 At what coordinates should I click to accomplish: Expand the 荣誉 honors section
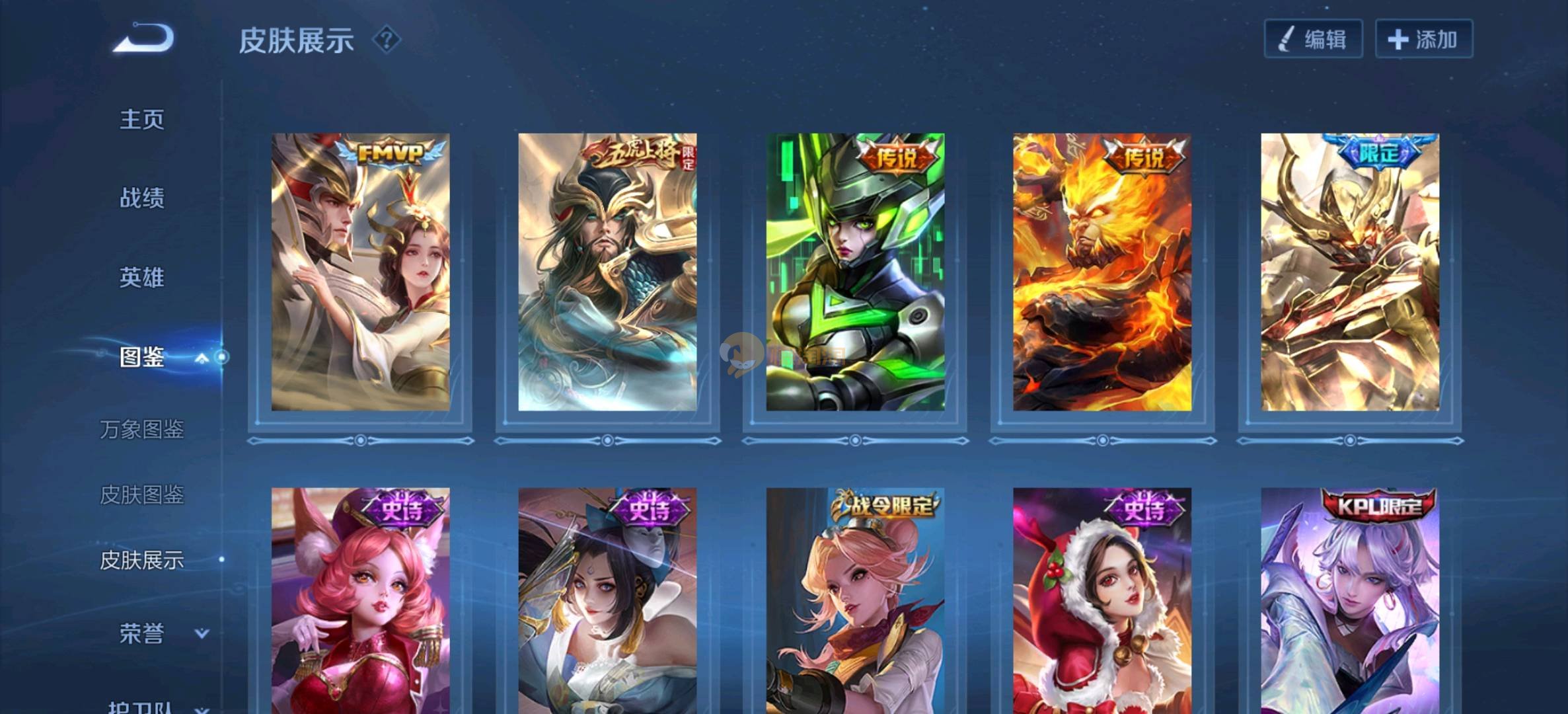202,633
